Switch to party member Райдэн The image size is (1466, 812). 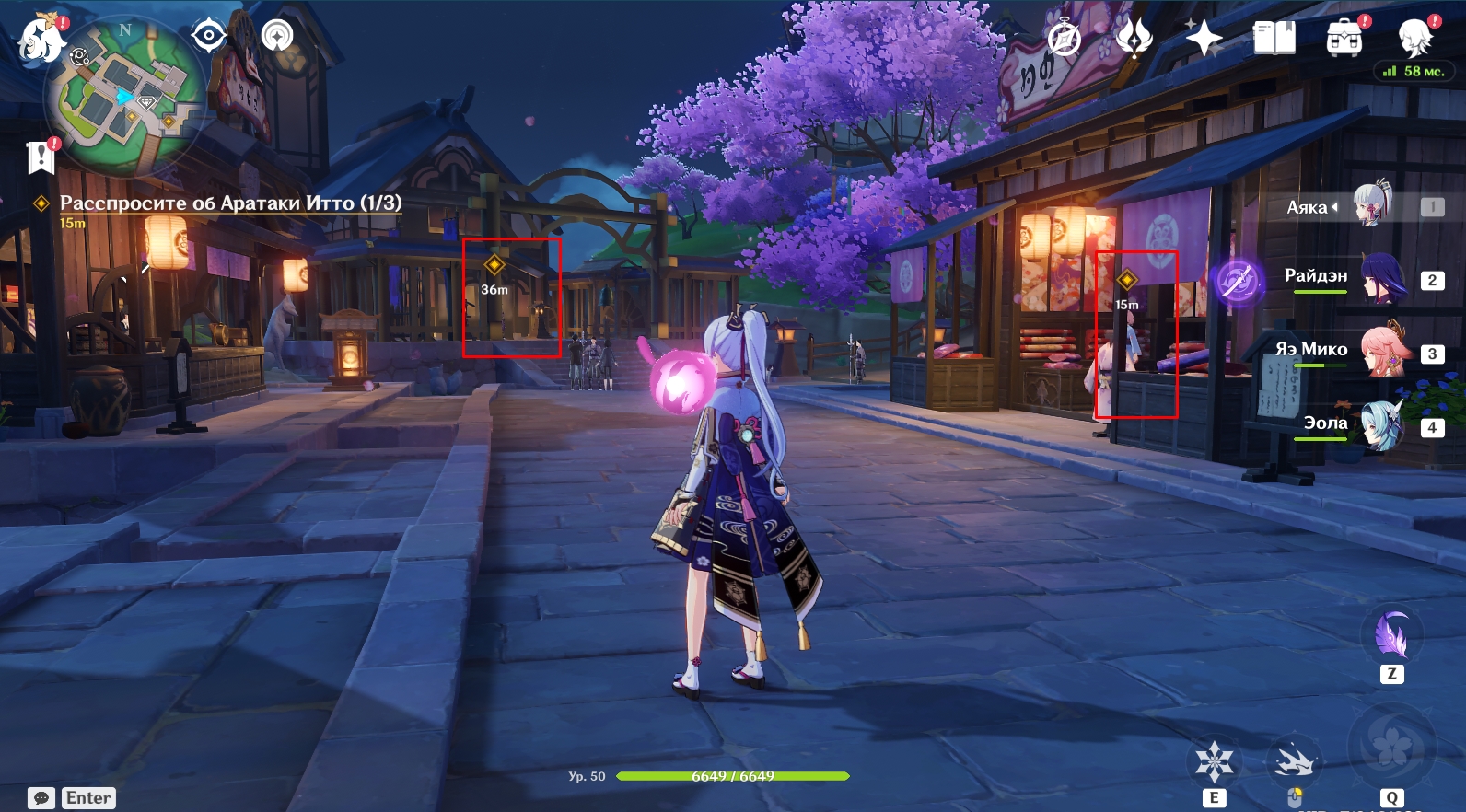tap(1381, 278)
